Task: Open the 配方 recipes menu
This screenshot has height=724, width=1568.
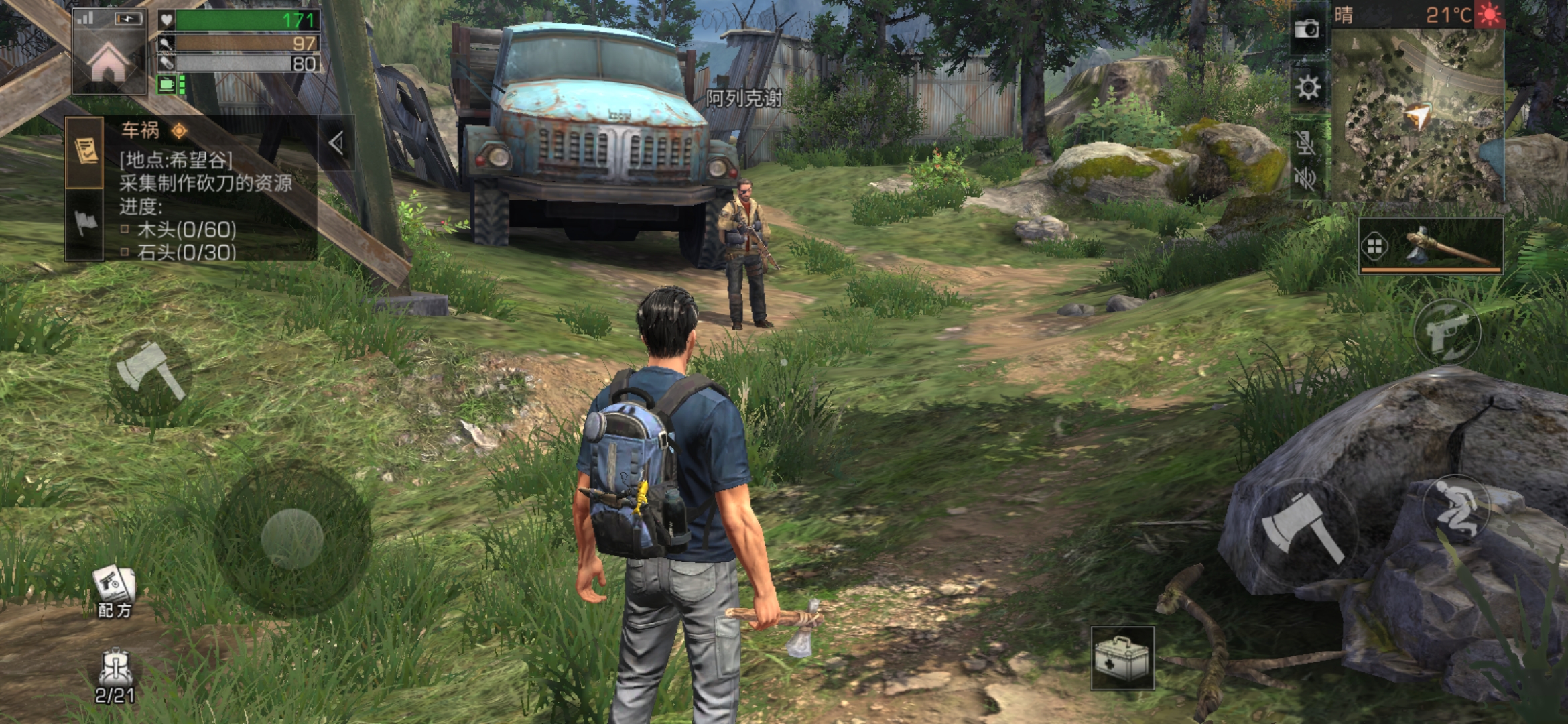Action: pos(115,591)
